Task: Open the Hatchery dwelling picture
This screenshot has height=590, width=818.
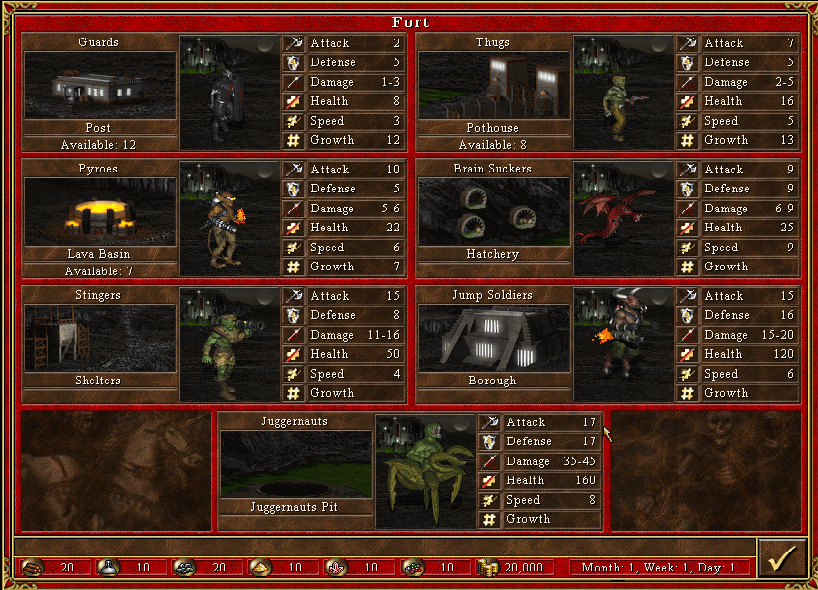Action: 493,211
